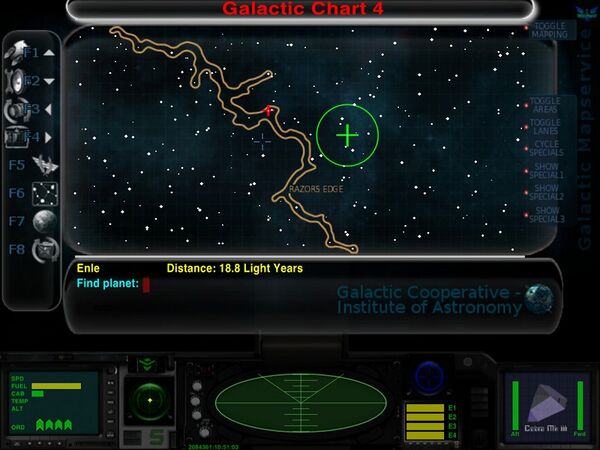Open the market icon beside F8
Viewport: 600px width, 450px height.
click(x=44, y=250)
